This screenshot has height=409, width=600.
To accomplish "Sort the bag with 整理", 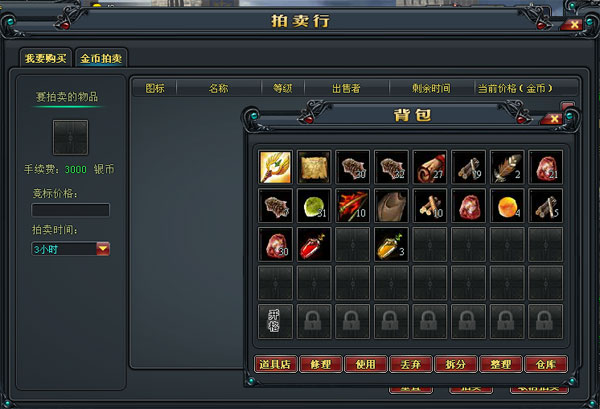I will (498, 365).
